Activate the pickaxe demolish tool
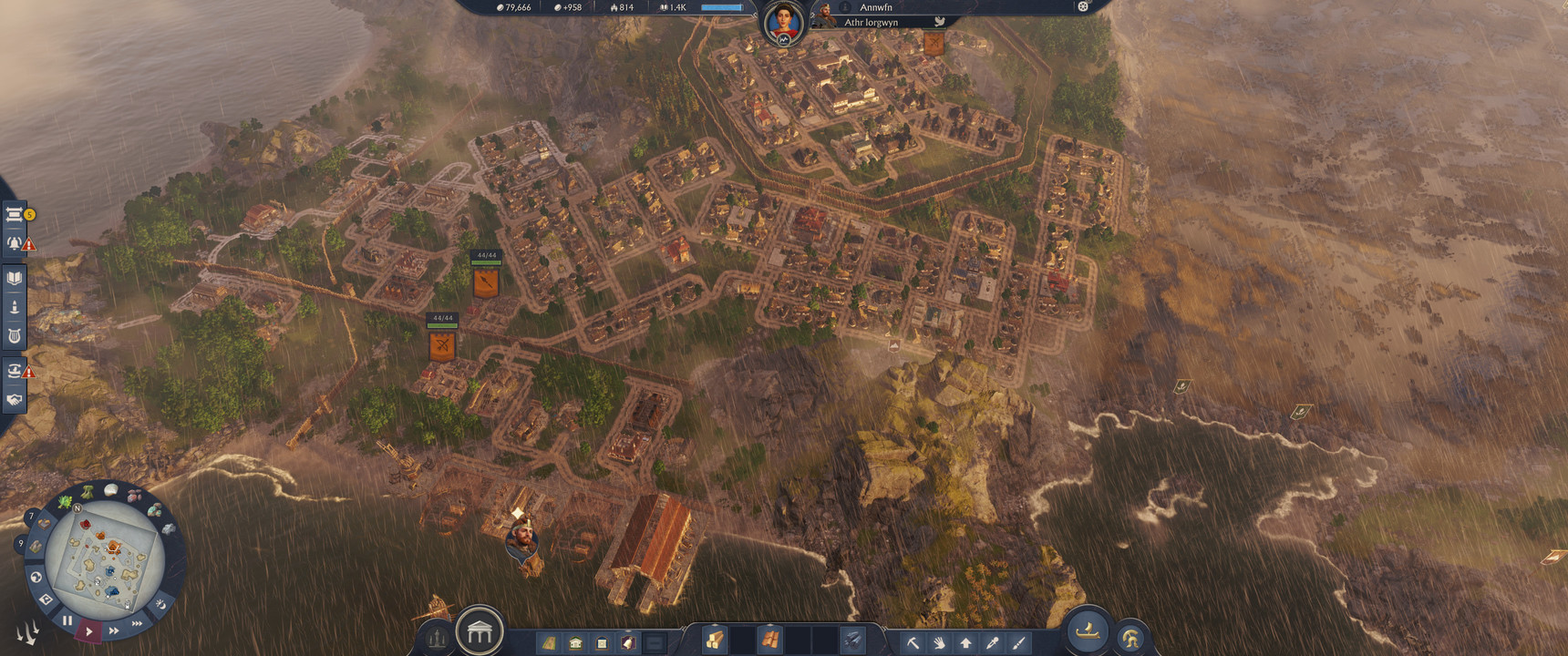This screenshot has width=1568, height=656. [x=913, y=642]
